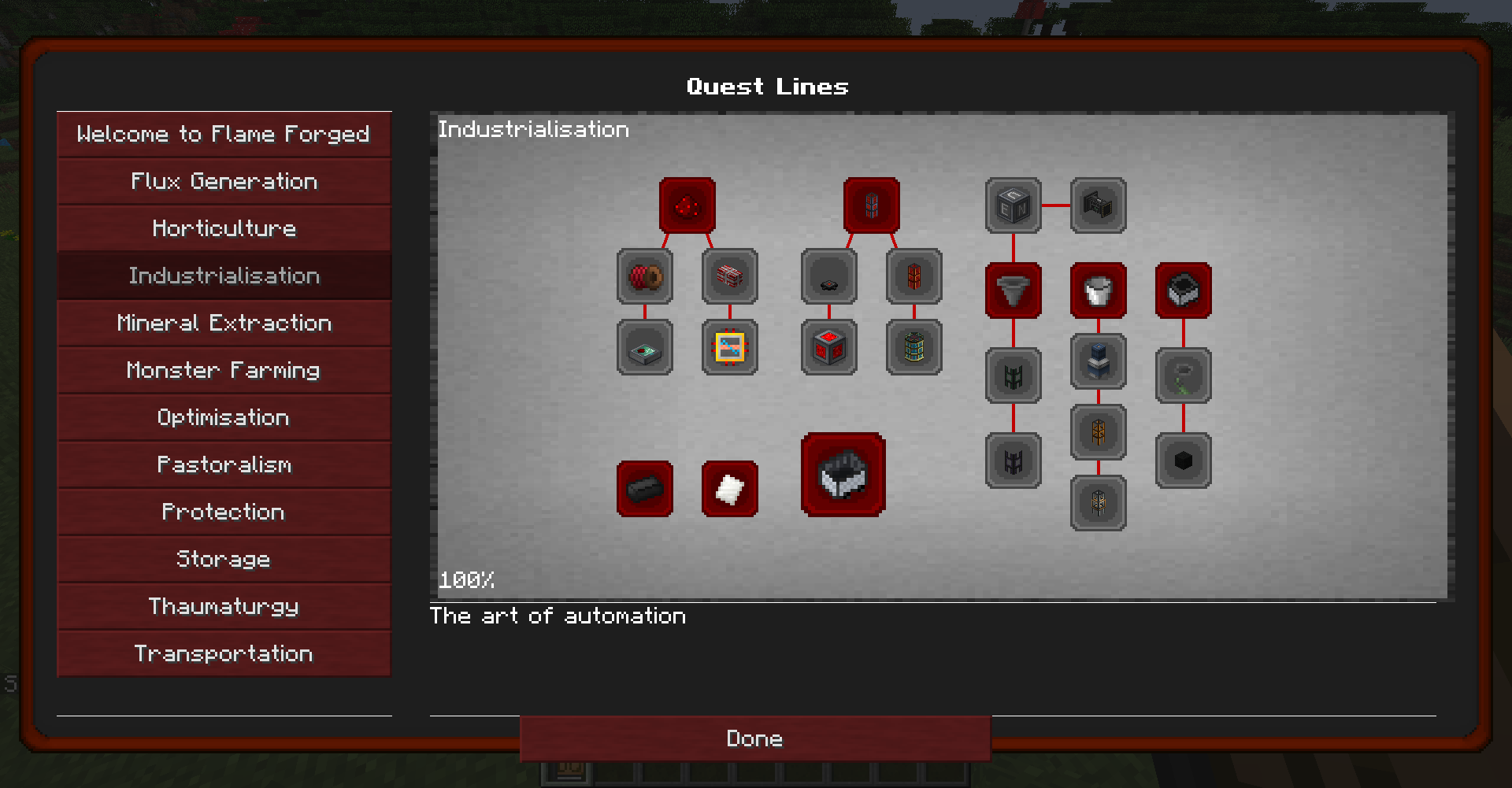Open the bucket quest icon

coord(1098,290)
